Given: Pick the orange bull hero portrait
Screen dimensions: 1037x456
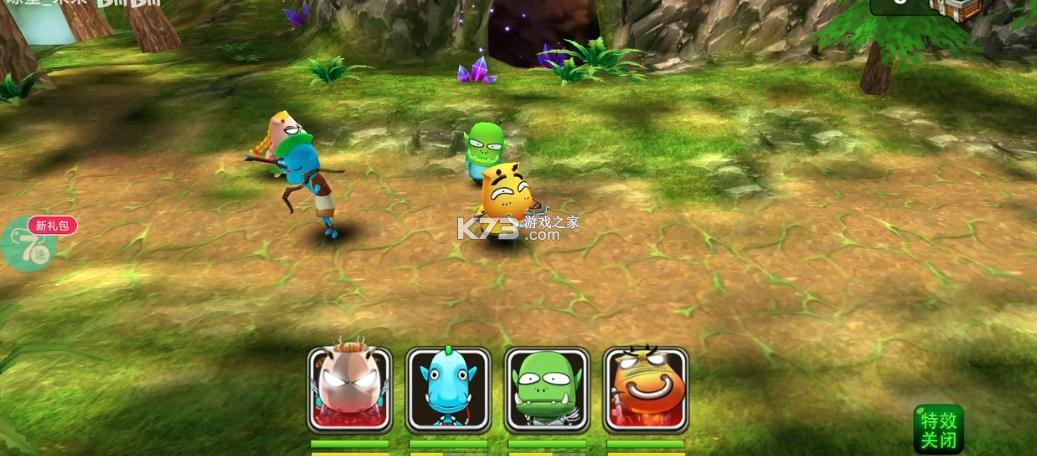Looking at the screenshot, I should point(646,389).
